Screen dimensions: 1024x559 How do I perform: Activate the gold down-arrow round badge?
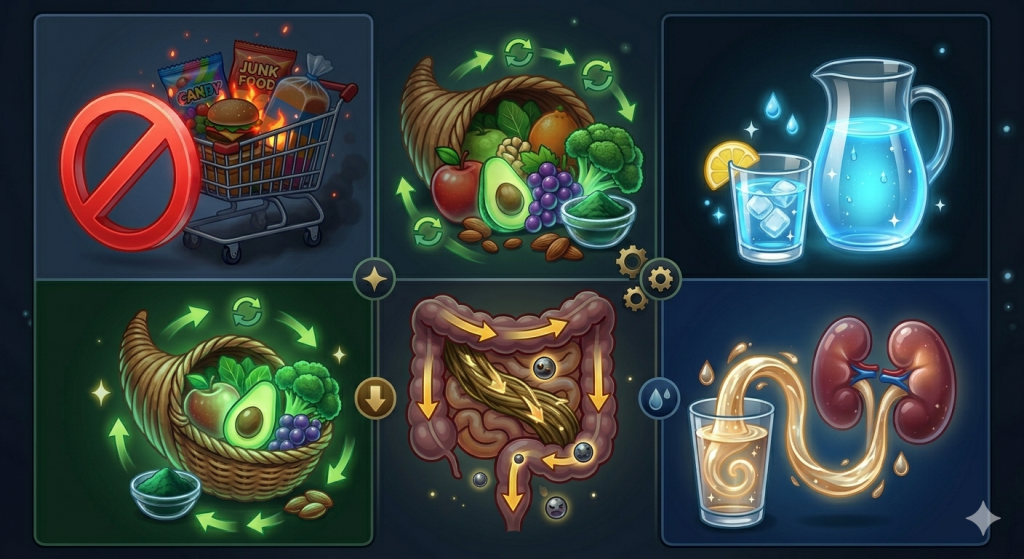tap(375, 399)
